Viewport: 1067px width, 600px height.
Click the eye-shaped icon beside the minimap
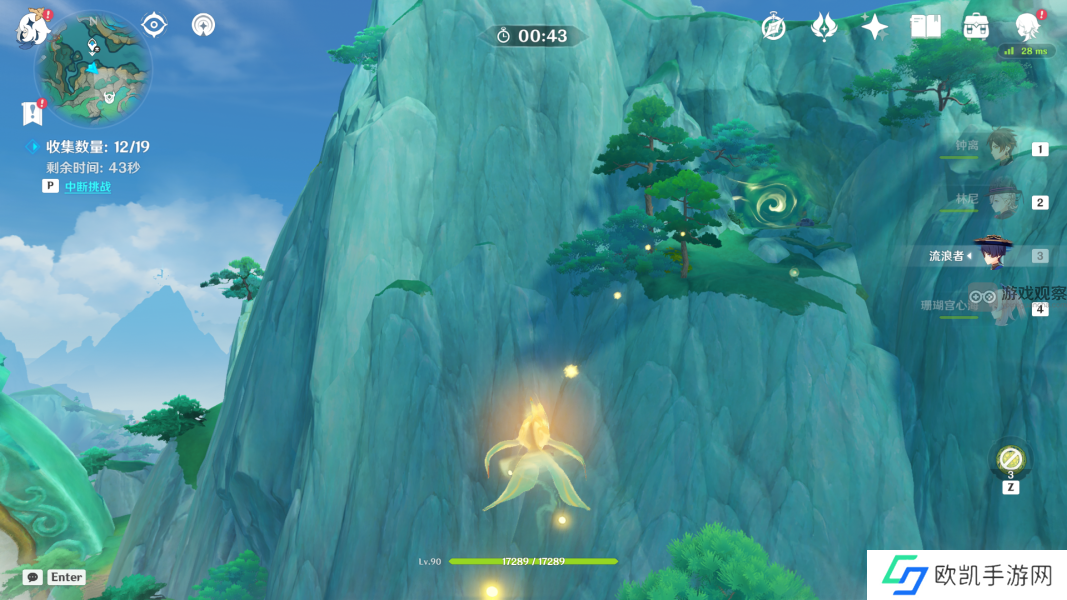pos(154,25)
